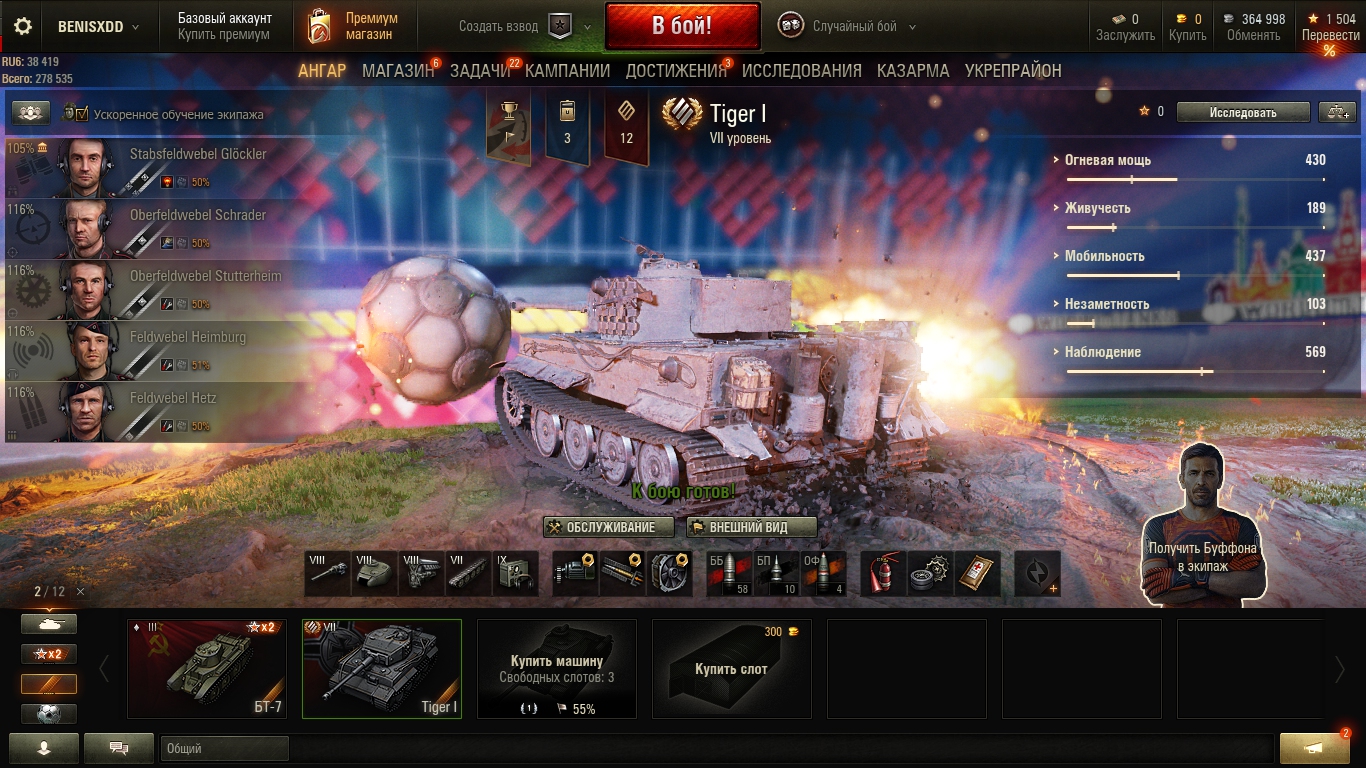The height and width of the screenshot is (768, 1366).
Task: Open the ИССЛЕДОВАНИЯ tab
Action: point(801,71)
